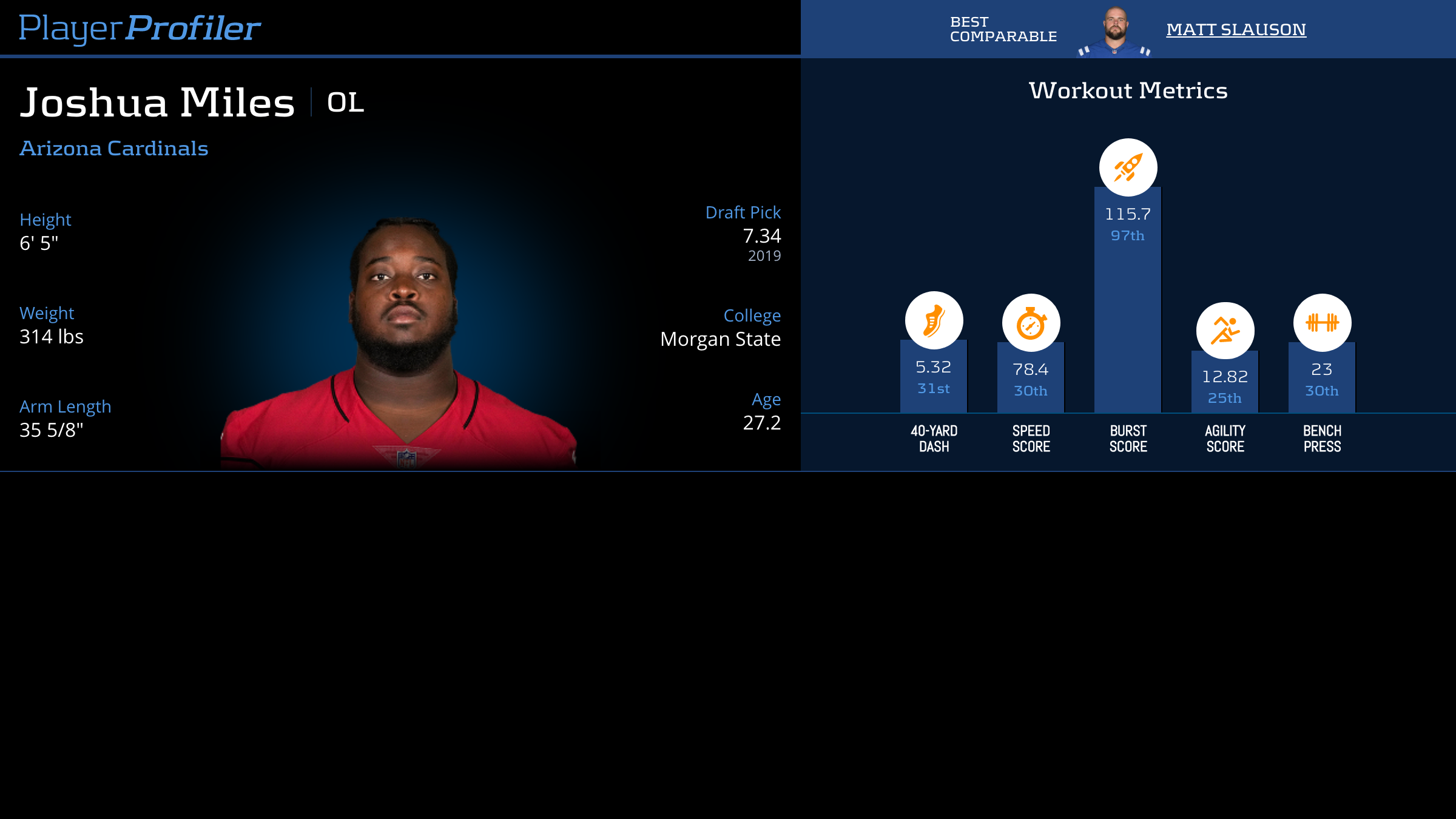Choose the Burst Score rocket icon
Viewport: 1456px width, 819px height.
coord(1128,167)
